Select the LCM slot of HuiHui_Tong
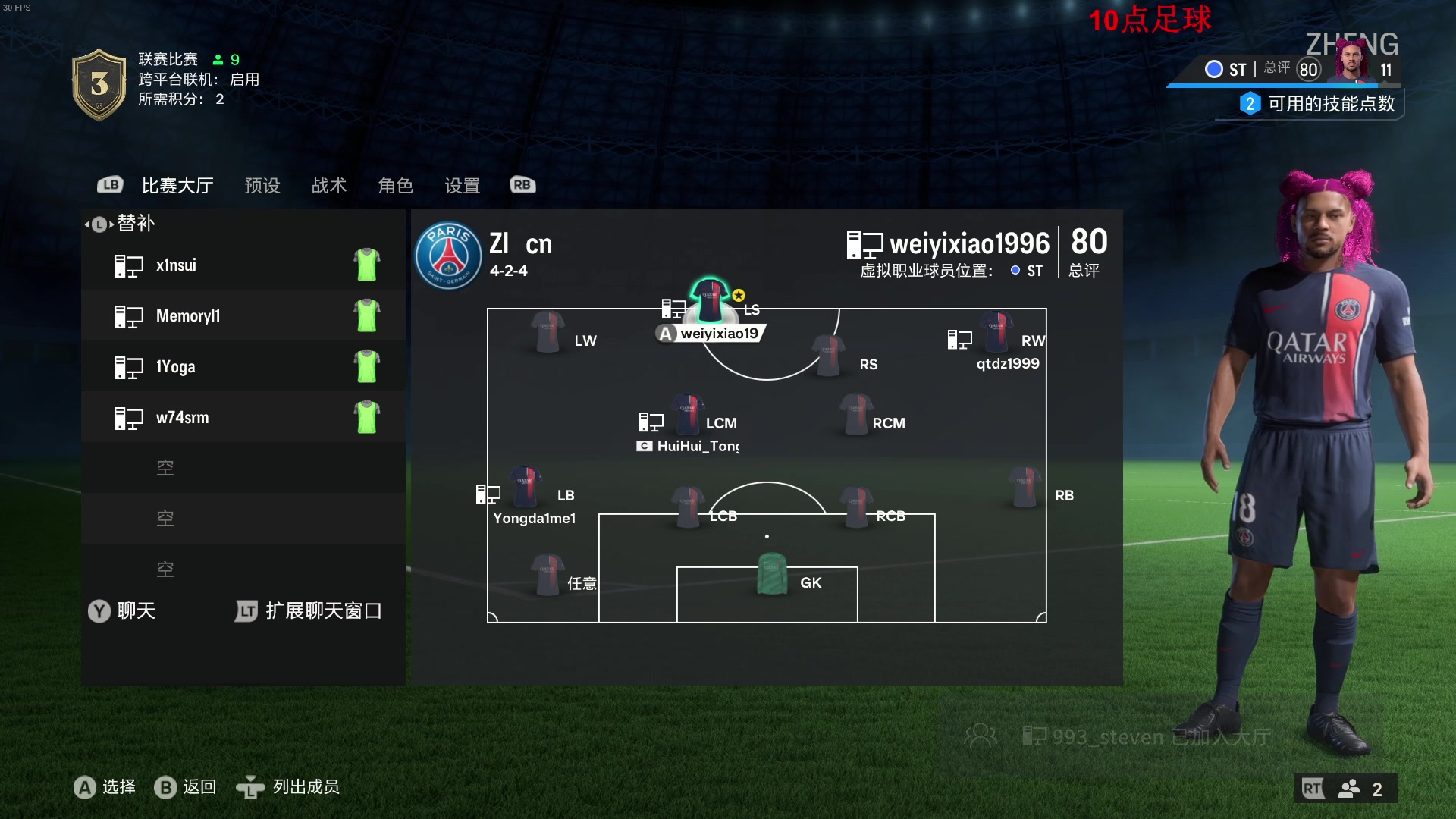1456x819 pixels. pyautogui.click(x=687, y=416)
